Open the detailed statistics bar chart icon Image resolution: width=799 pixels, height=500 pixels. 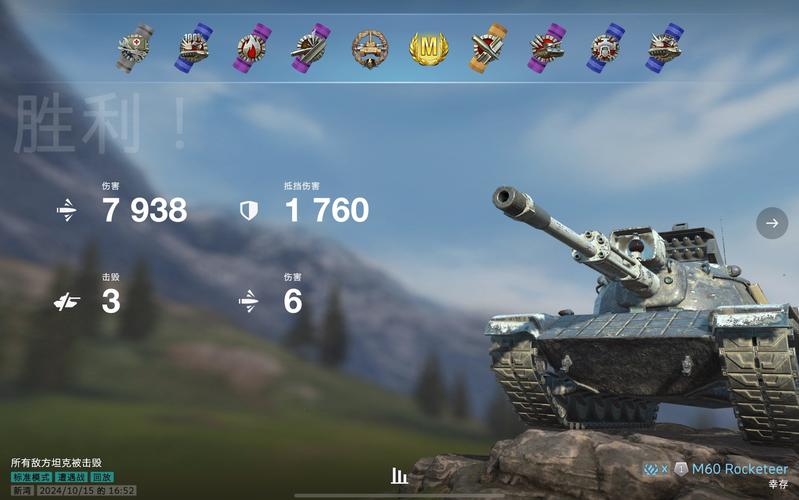pos(399,476)
